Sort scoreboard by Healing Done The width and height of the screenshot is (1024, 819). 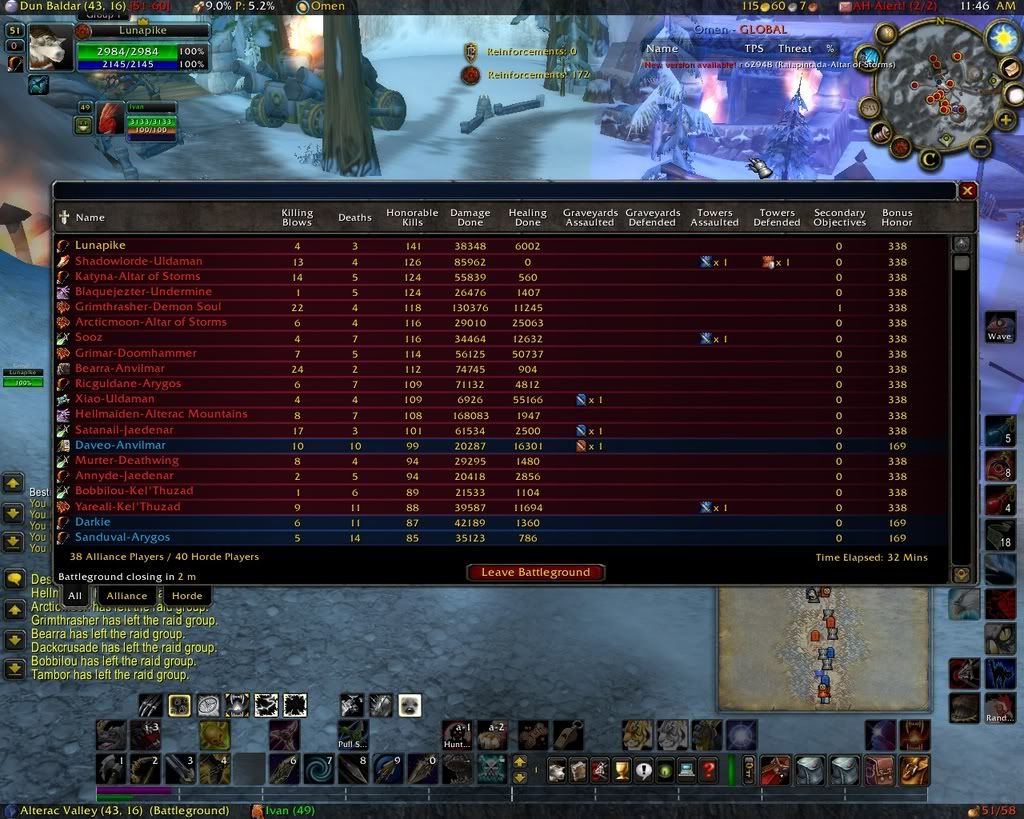(527, 217)
